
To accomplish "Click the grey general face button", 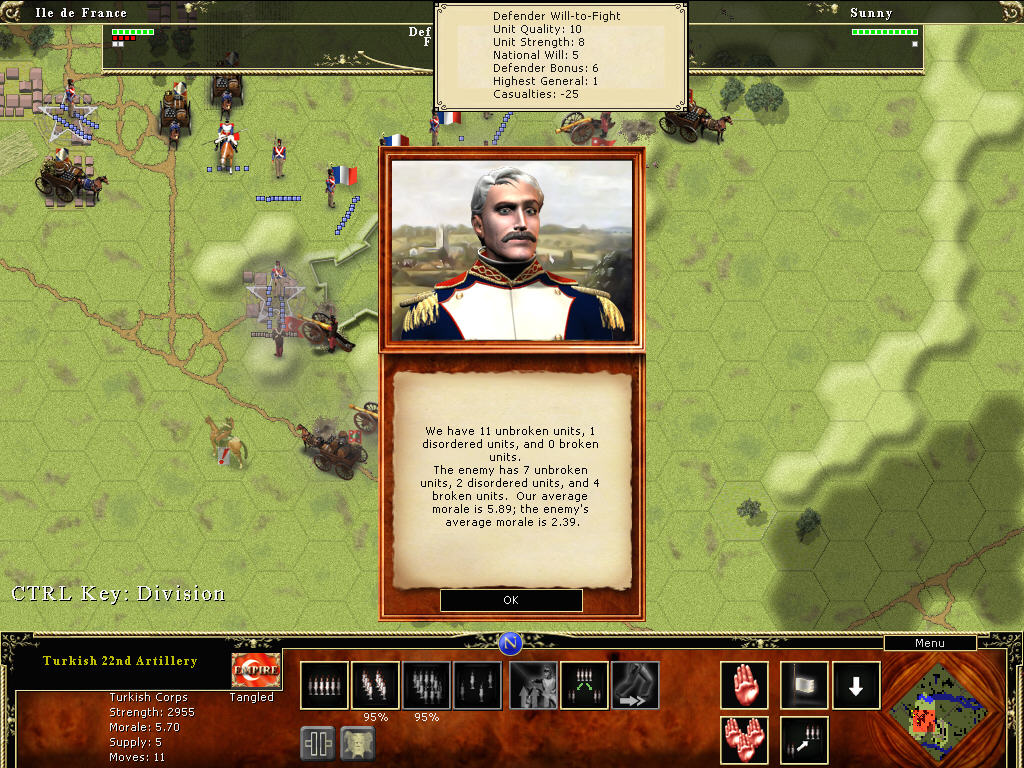I will (359, 743).
